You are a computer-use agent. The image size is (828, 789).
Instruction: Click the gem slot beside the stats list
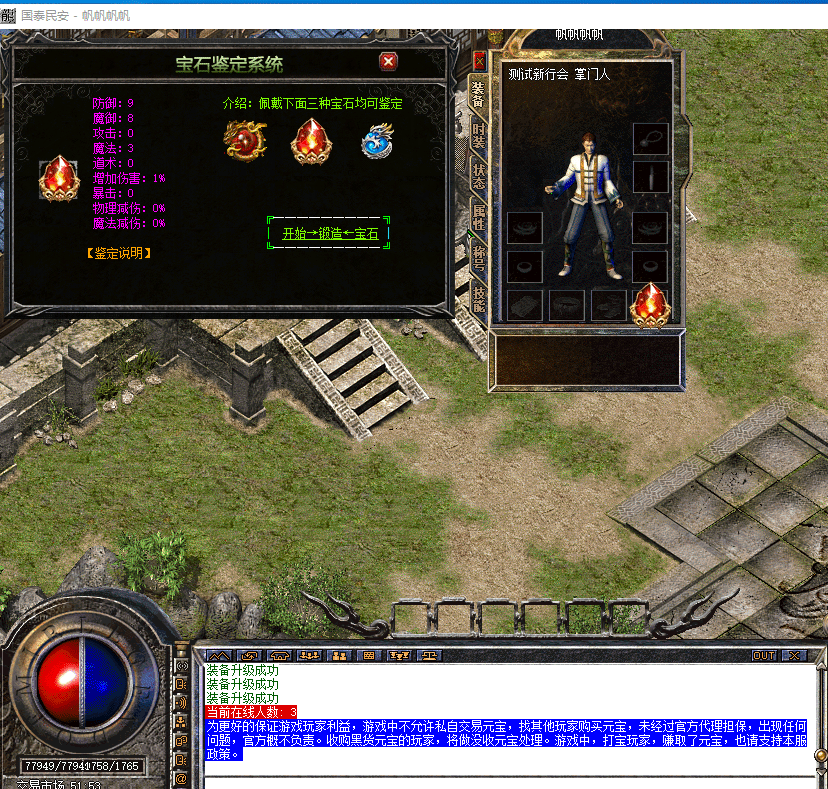[x=57, y=179]
